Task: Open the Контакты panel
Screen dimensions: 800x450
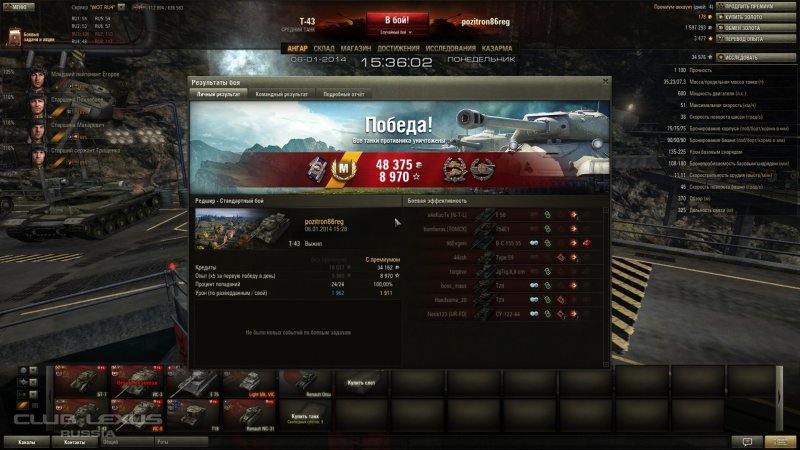Action: point(74,441)
